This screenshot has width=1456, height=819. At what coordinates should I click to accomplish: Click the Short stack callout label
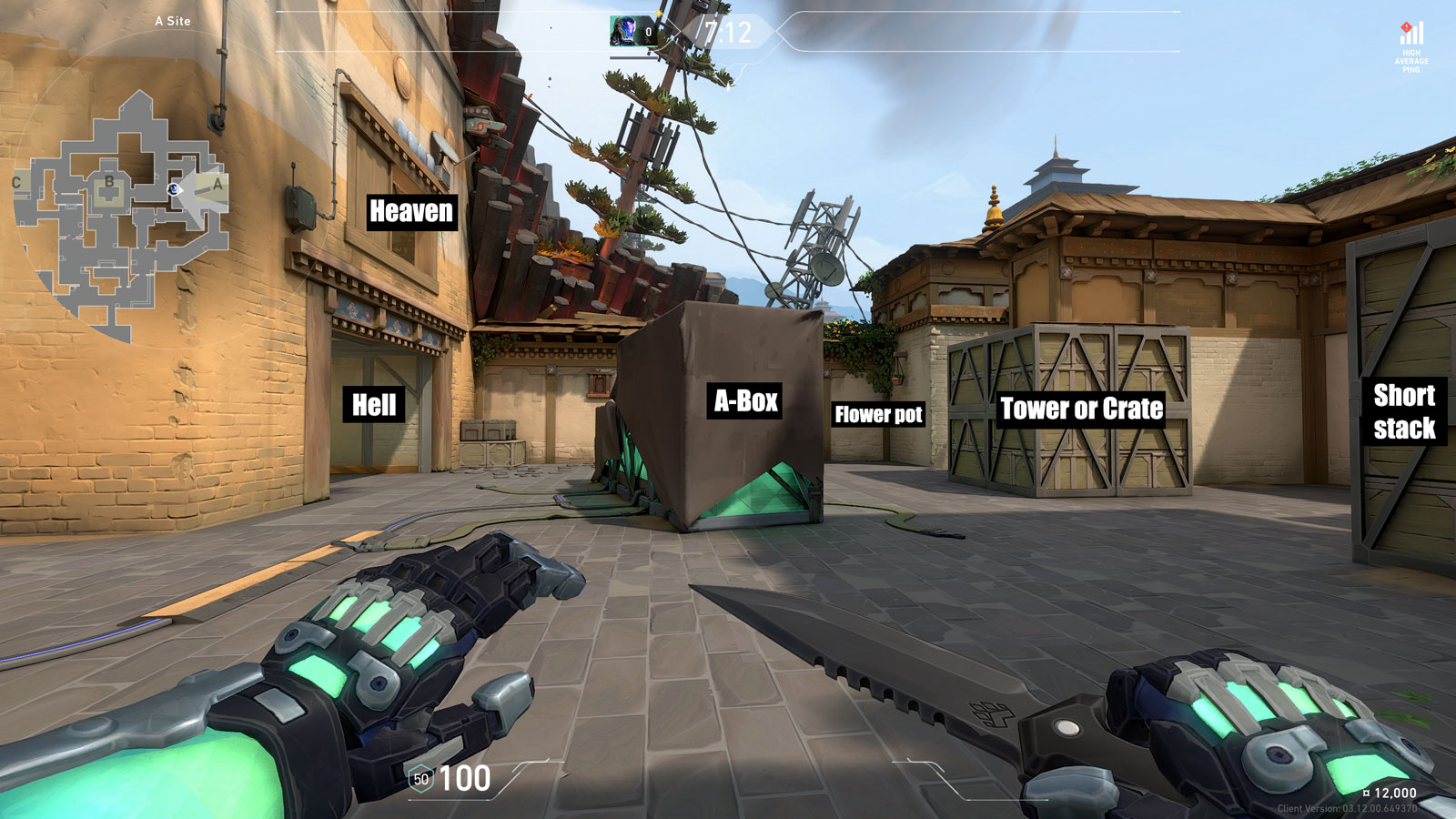1407,411
